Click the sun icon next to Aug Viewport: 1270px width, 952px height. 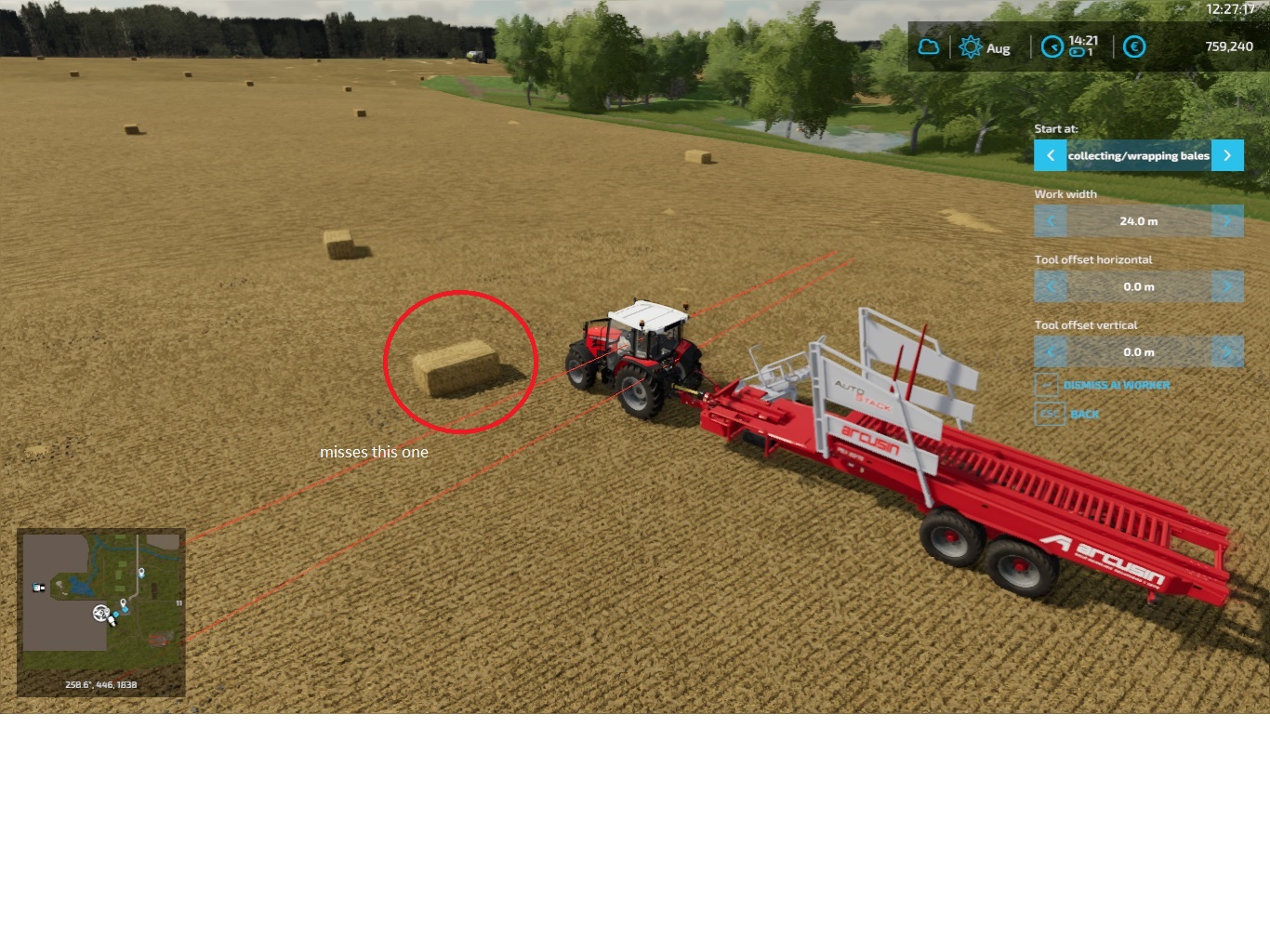pyautogui.click(x=972, y=46)
